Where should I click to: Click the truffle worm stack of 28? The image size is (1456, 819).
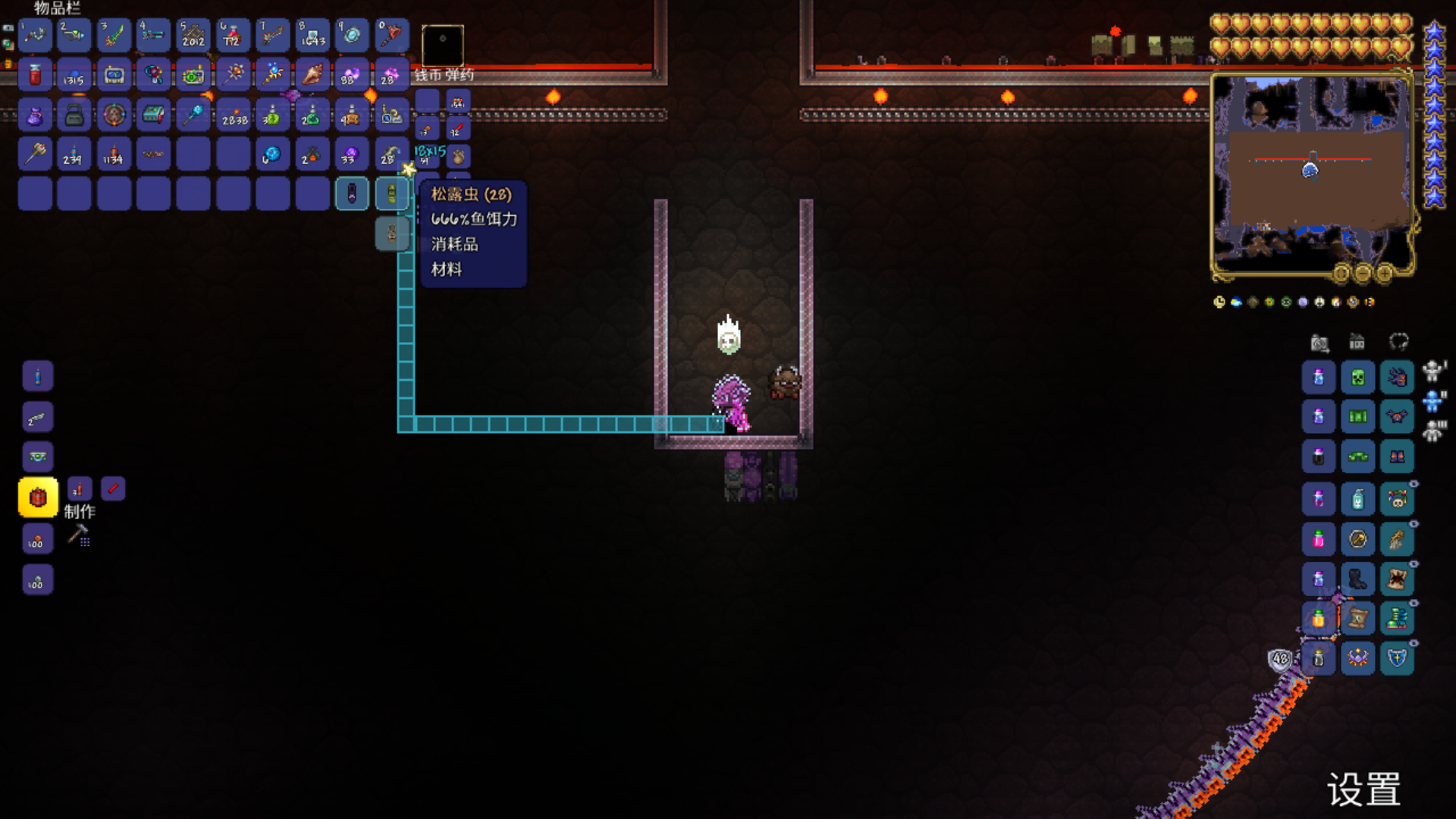tap(391, 193)
